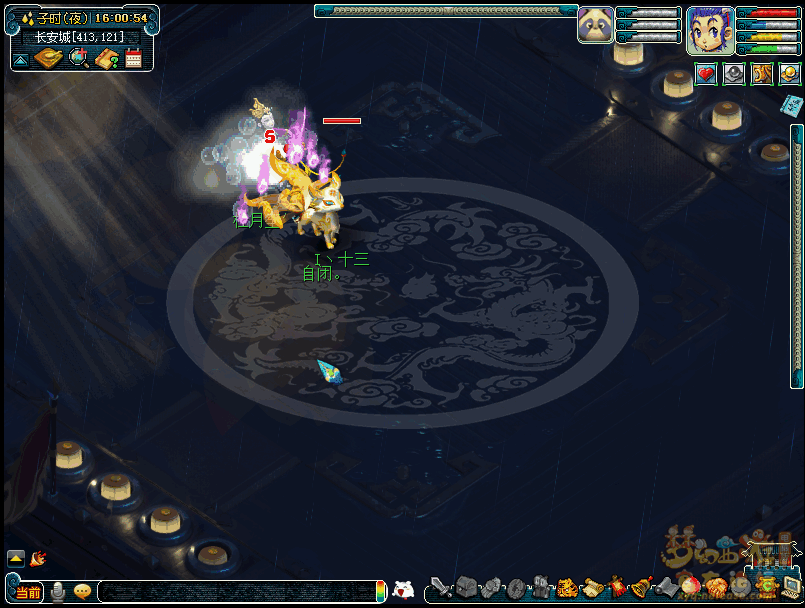
Task: Open the golden compass minimap icon
Action: [x=48, y=58]
